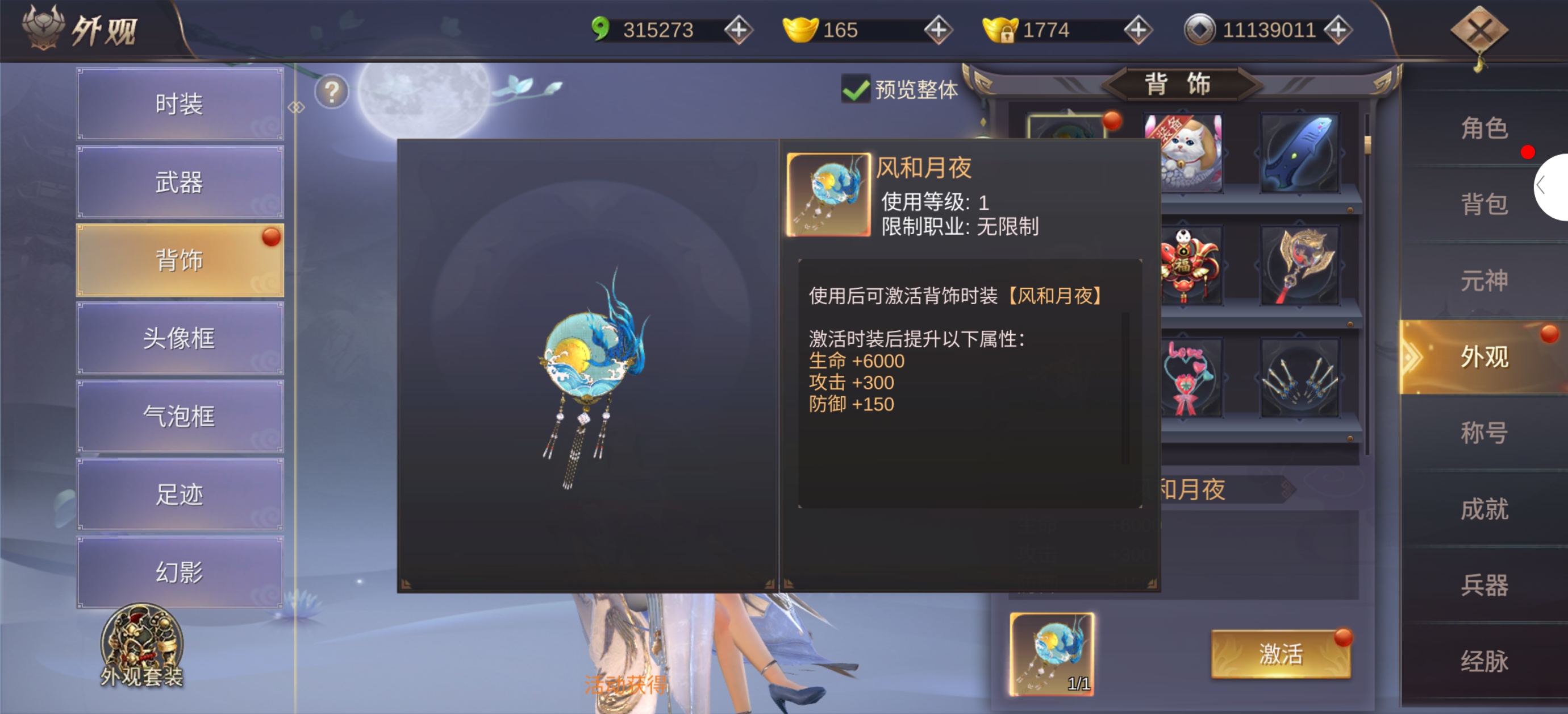Choose the 气泡框 chat bubble tab
Viewport: 1568px width, 714px height.
point(180,416)
